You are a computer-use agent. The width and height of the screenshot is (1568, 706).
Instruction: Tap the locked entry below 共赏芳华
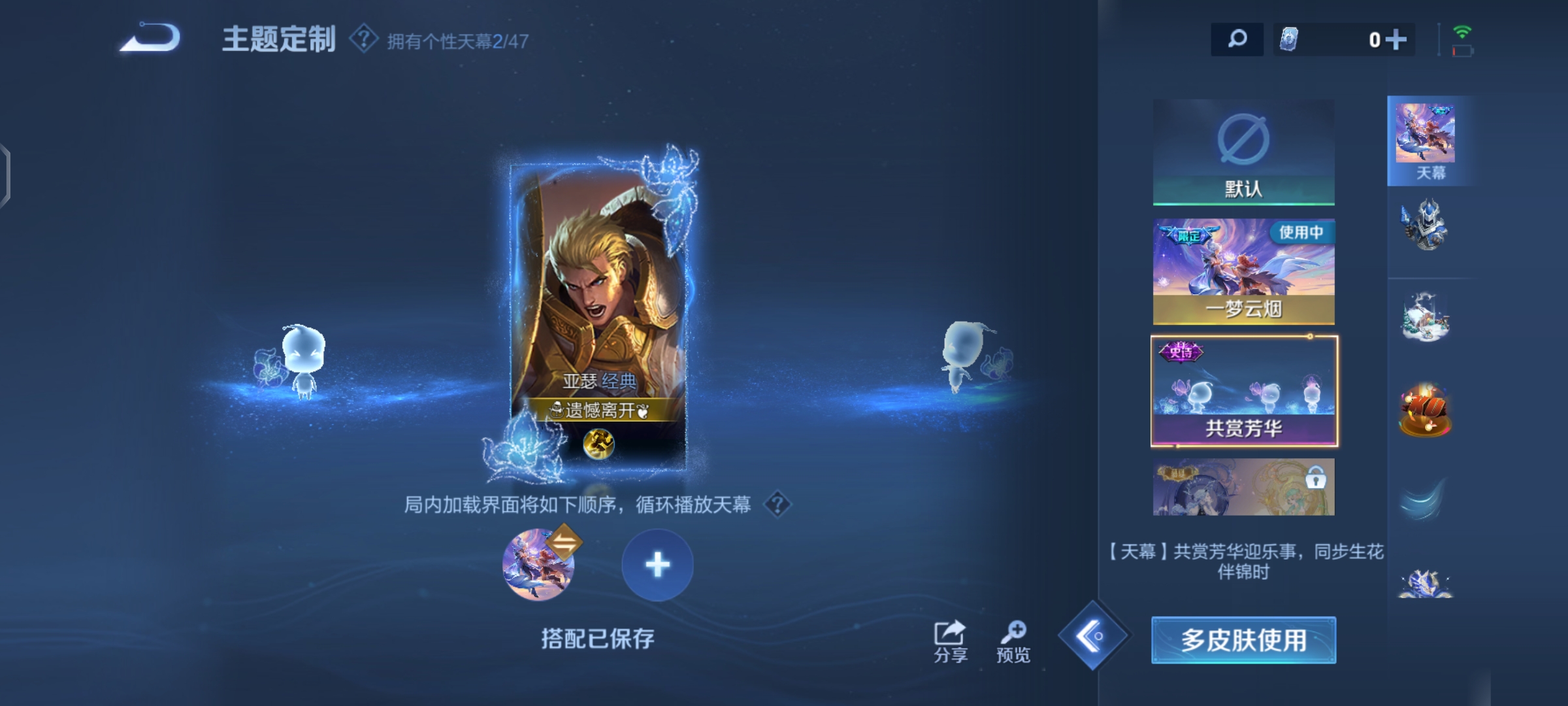[1243, 487]
